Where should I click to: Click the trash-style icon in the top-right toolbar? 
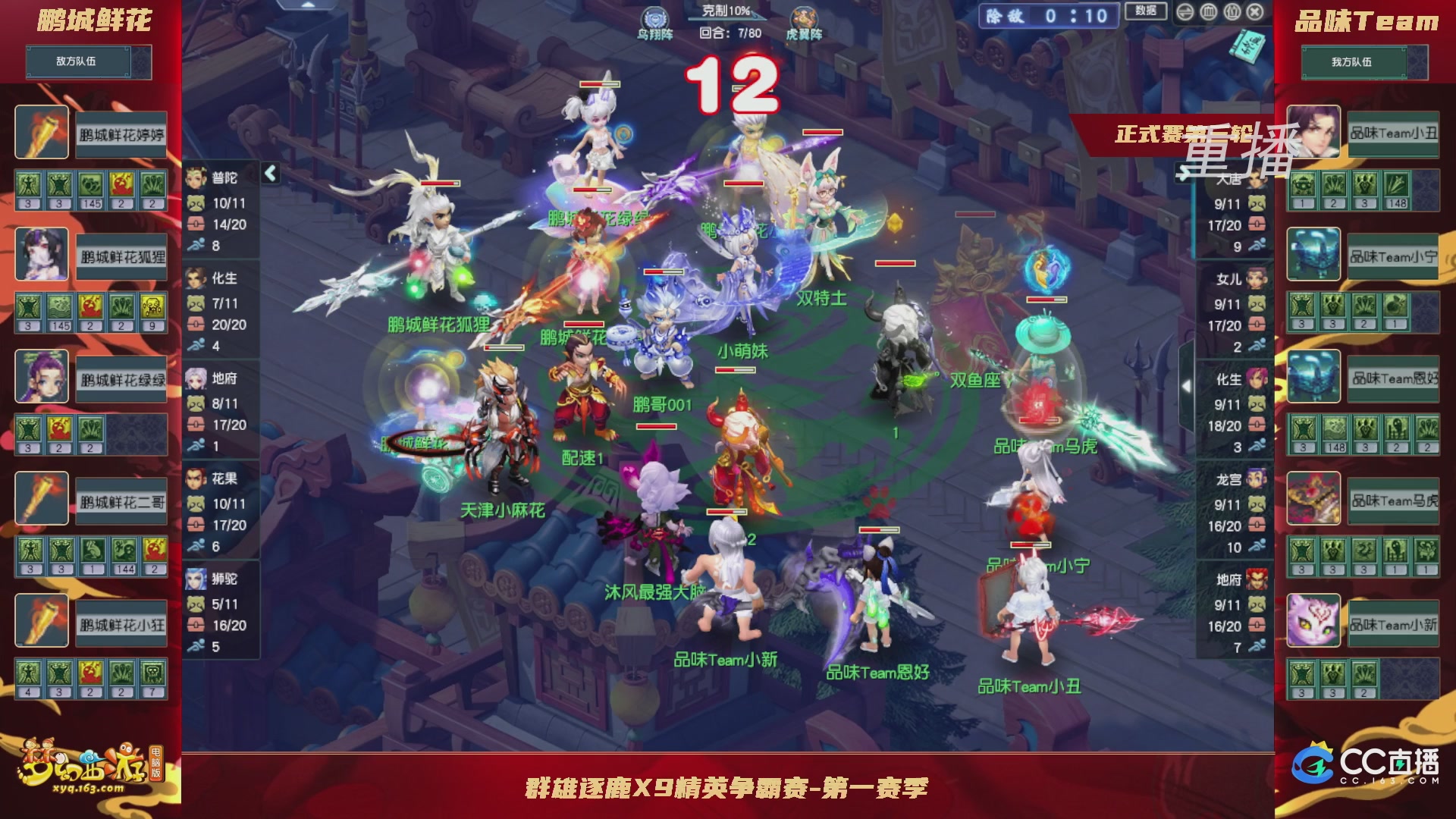click(x=1208, y=12)
